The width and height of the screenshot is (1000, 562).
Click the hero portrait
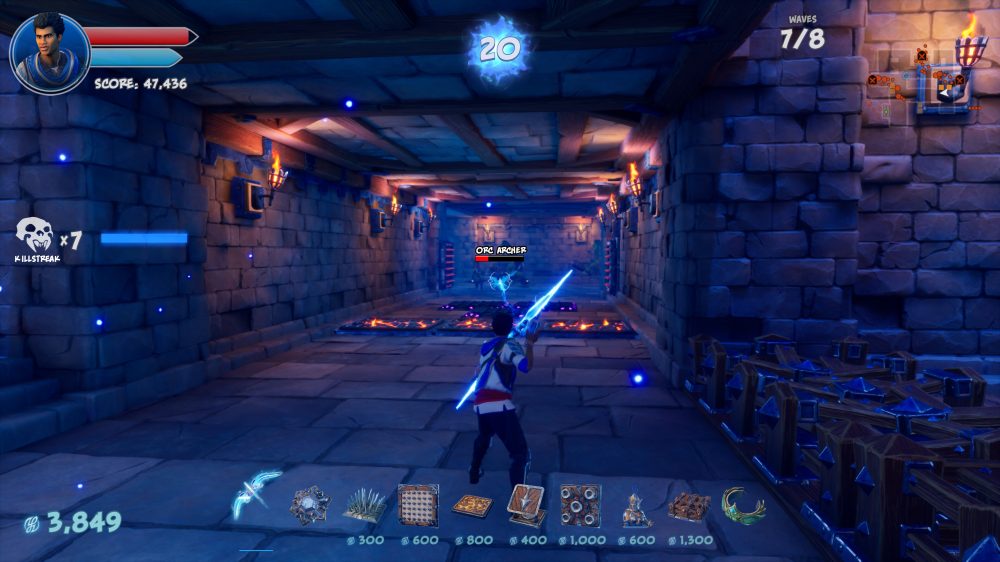click(x=49, y=52)
